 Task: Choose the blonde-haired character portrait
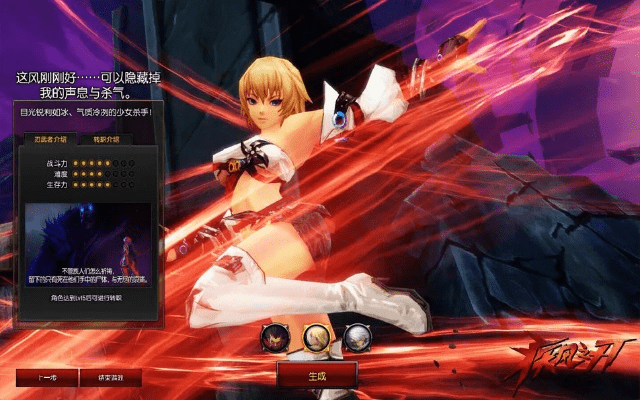click(317, 338)
